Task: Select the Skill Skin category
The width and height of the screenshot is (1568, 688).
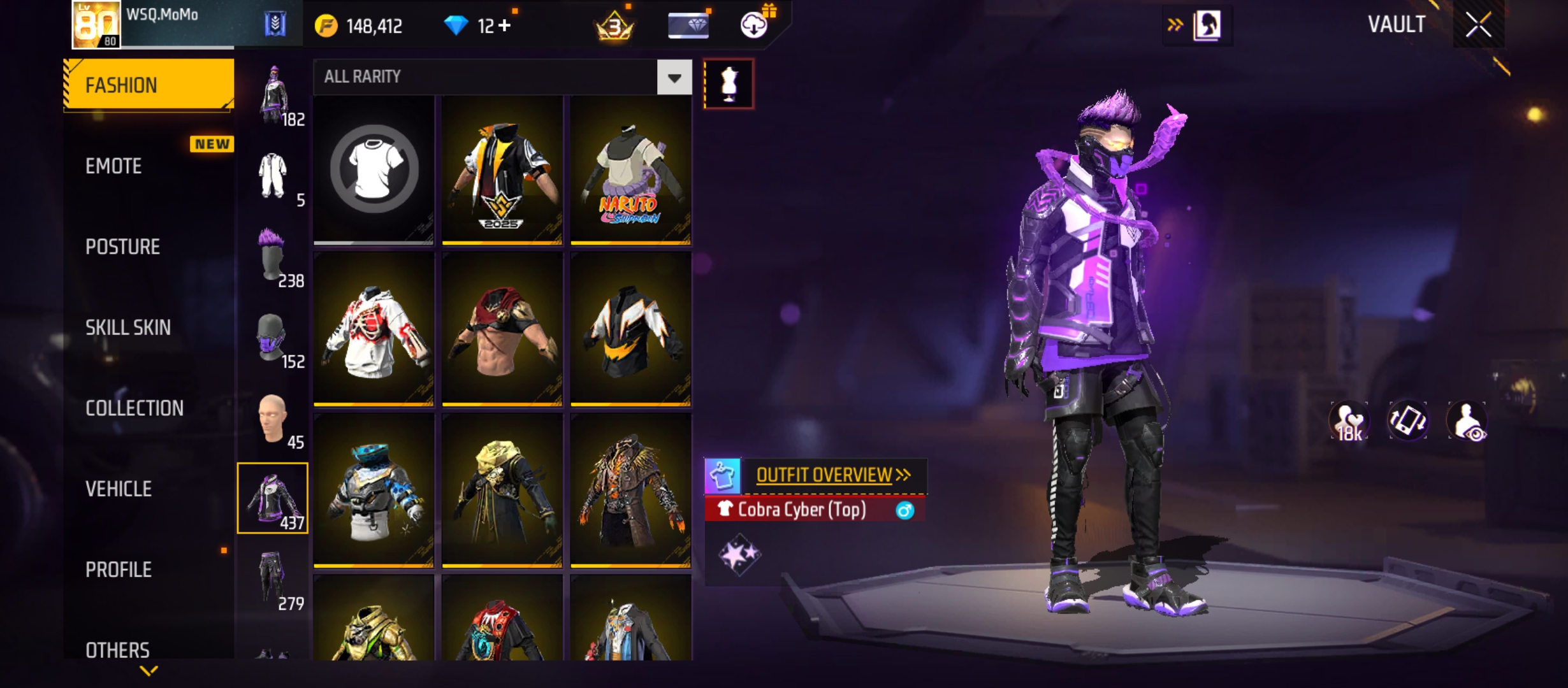Action: (128, 327)
